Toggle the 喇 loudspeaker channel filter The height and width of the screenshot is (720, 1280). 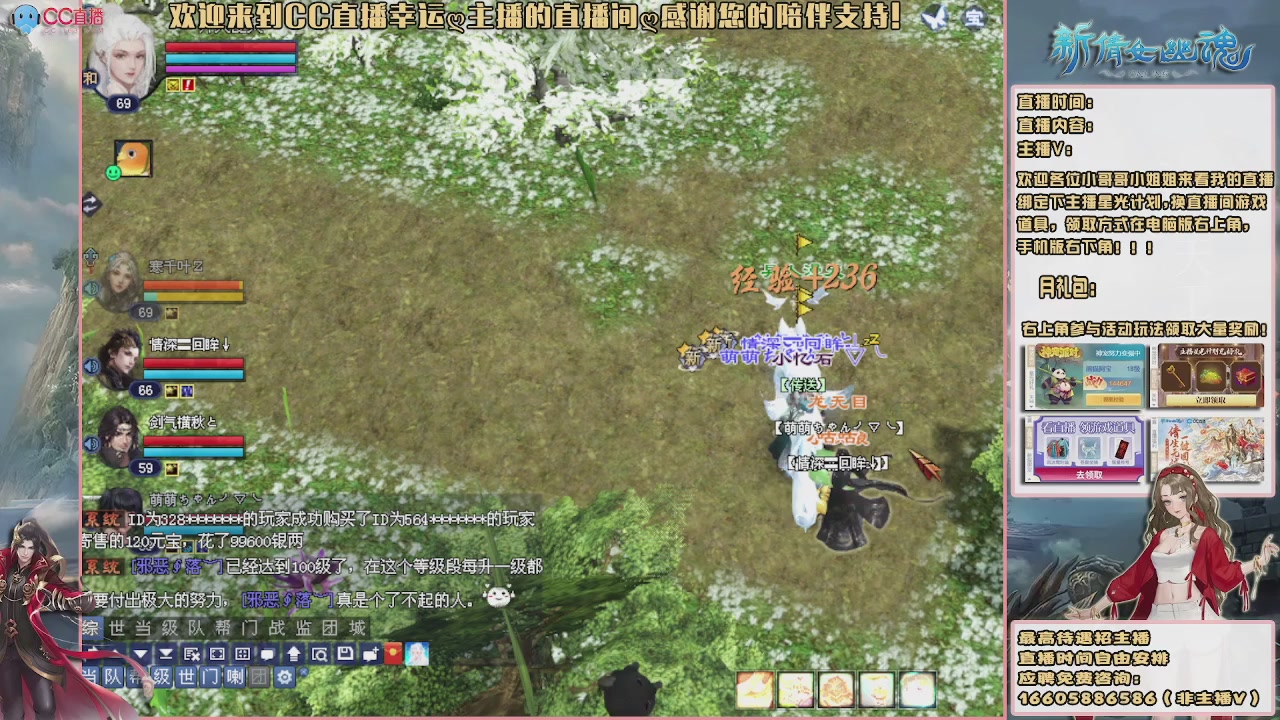tap(236, 676)
